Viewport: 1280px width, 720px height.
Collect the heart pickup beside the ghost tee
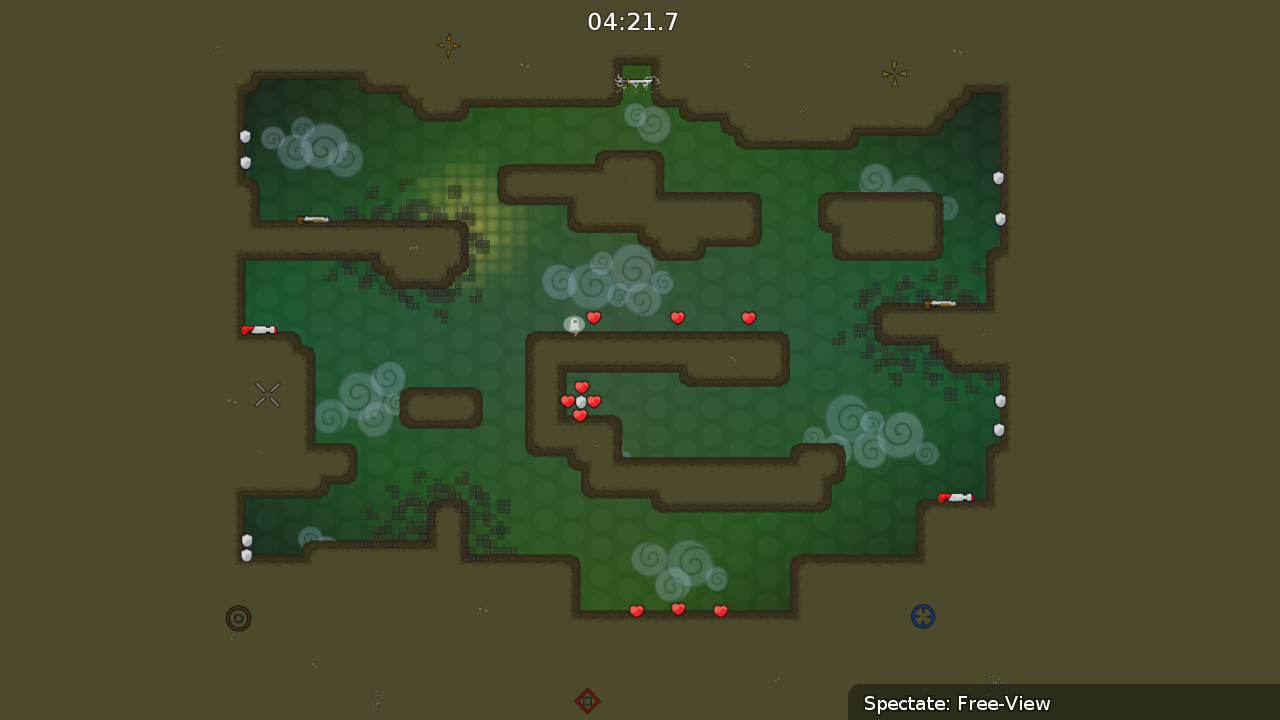click(x=592, y=318)
